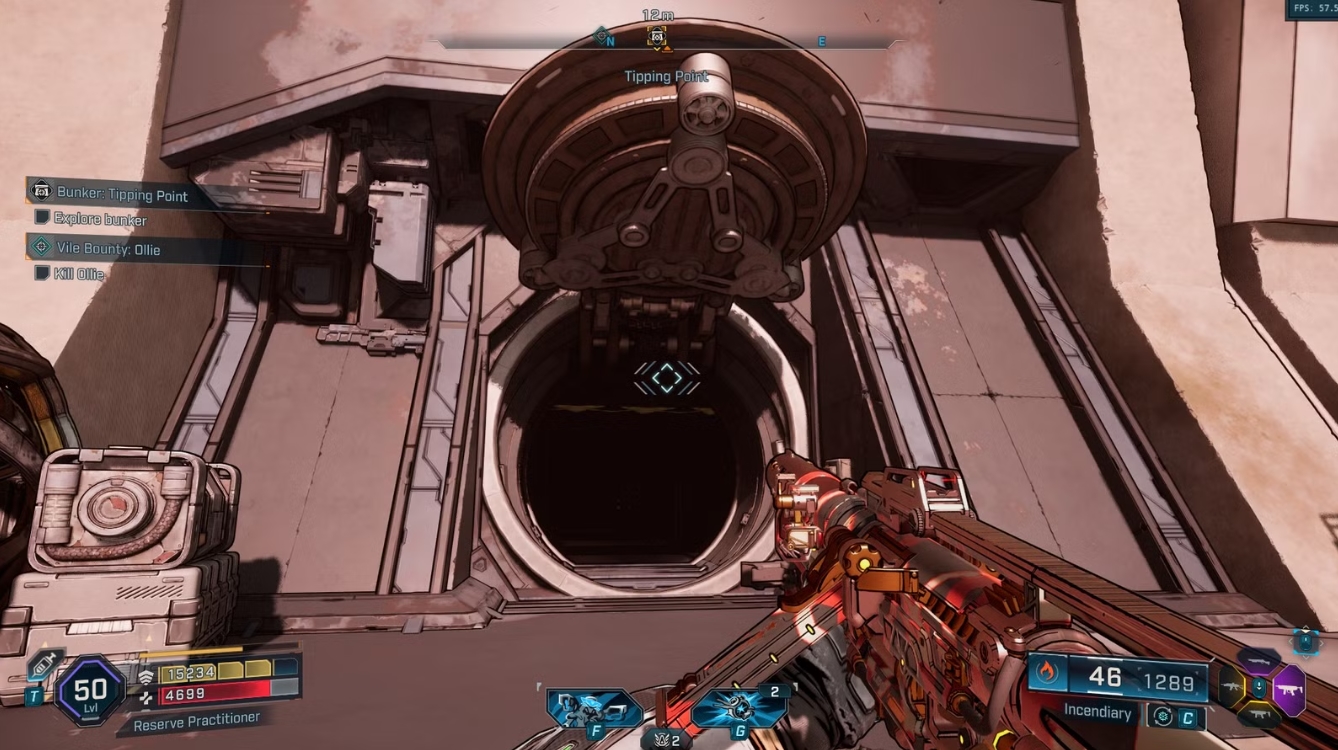Switch to the top weapon slot

click(x=1259, y=660)
